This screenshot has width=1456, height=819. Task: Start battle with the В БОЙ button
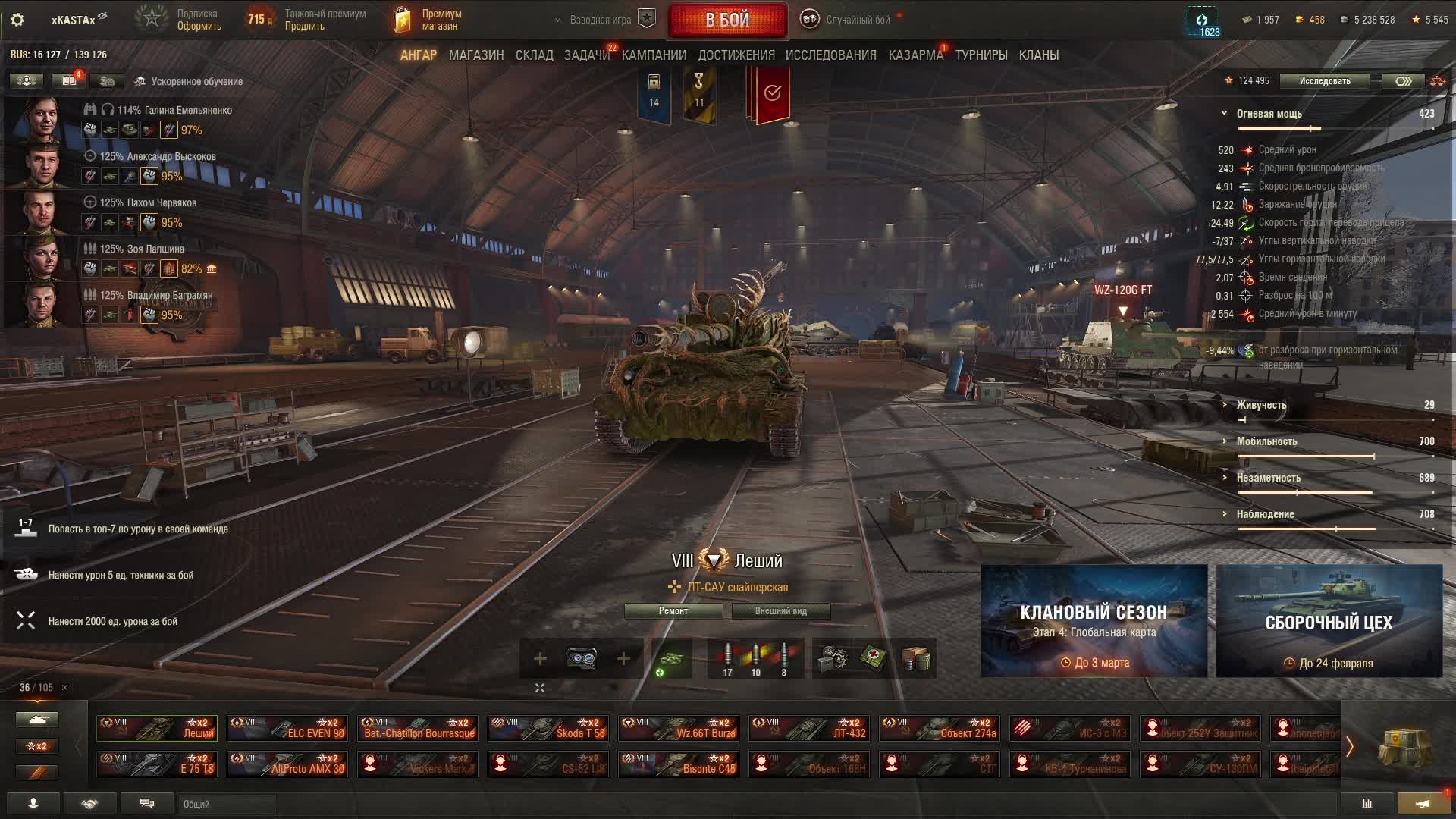(x=727, y=20)
